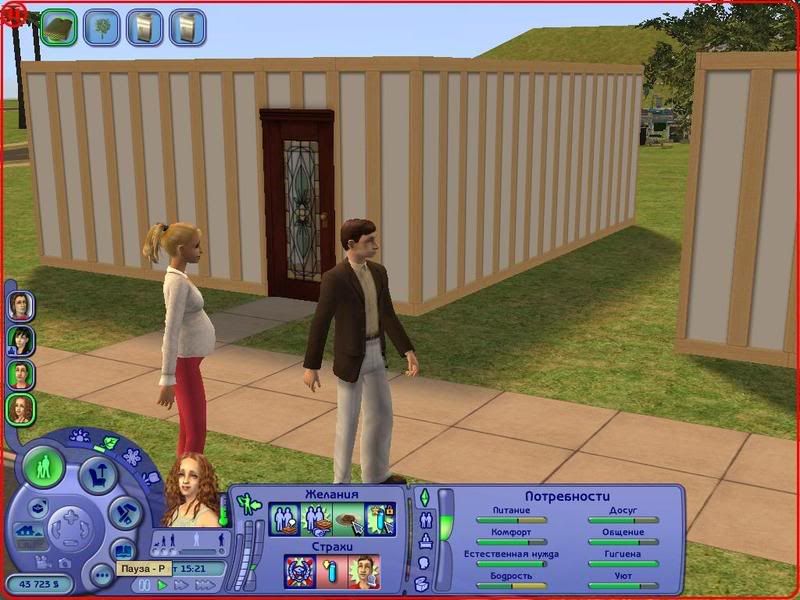Open the plumbob tab beside Потребности
Image resolution: width=800 pixels, height=600 pixels.
pyautogui.click(x=423, y=497)
